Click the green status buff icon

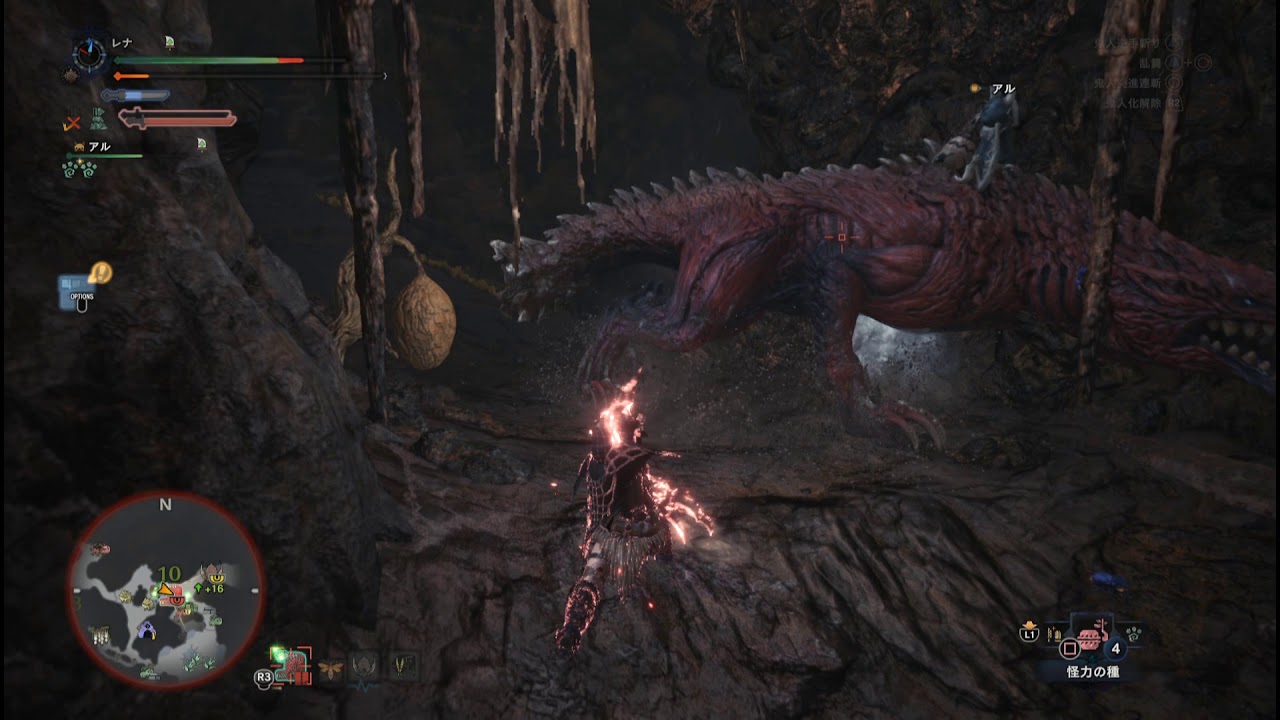coord(98,119)
